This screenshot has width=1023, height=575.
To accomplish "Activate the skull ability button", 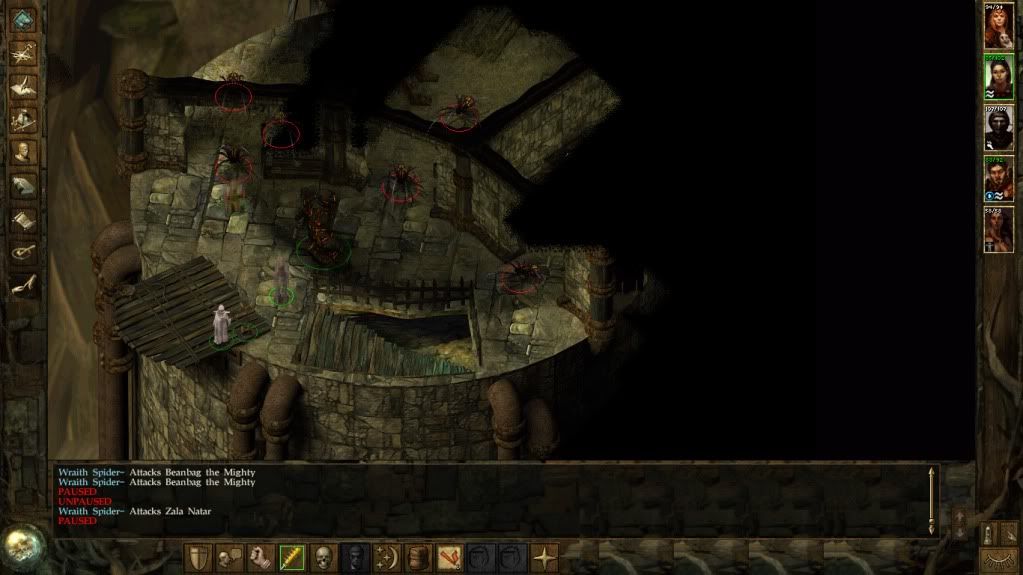I will tap(324, 557).
